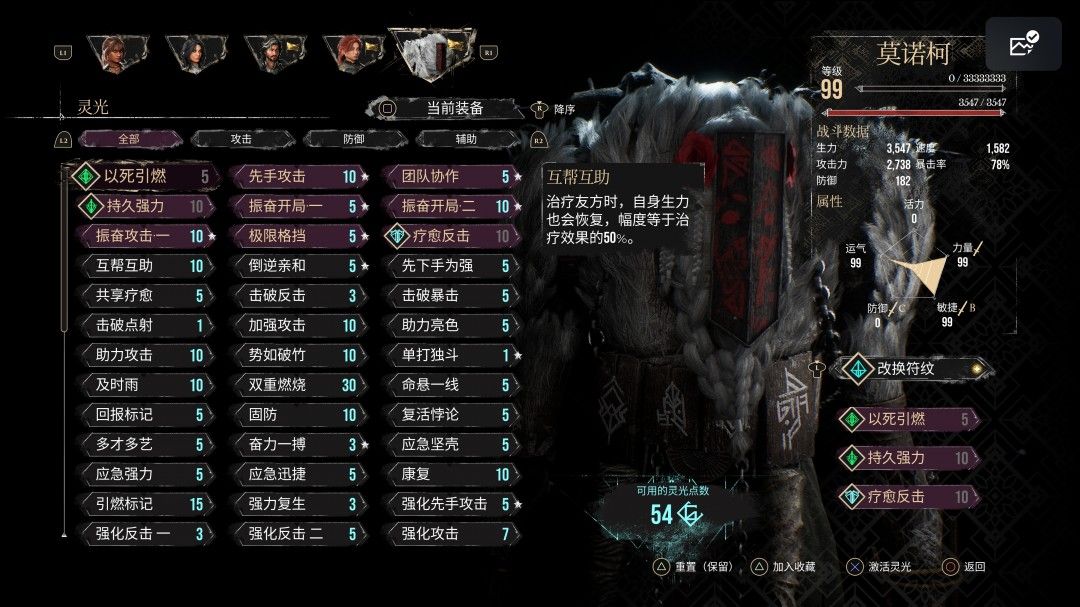Viewport: 1080px width, 607px height.
Task: Switch to the 全部 filter tab
Action: [129, 140]
